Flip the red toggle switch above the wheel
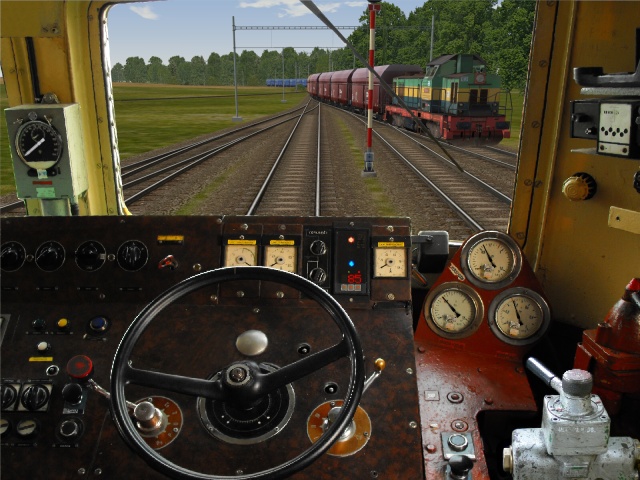 coord(168,262)
